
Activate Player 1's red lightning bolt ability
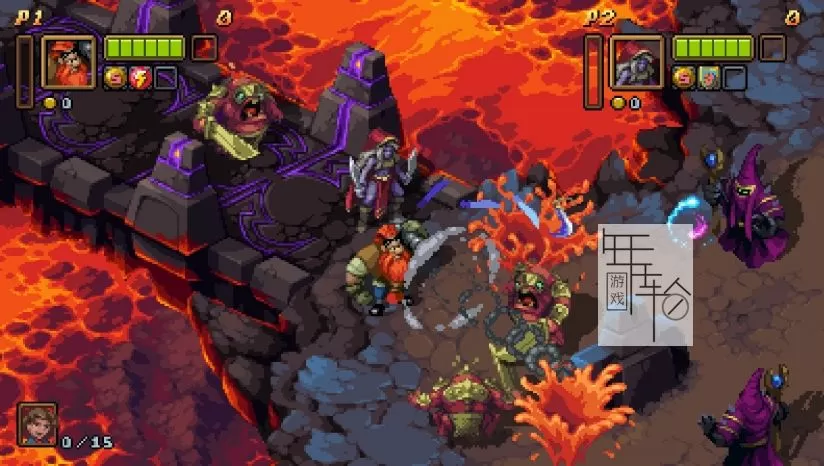click(x=140, y=77)
